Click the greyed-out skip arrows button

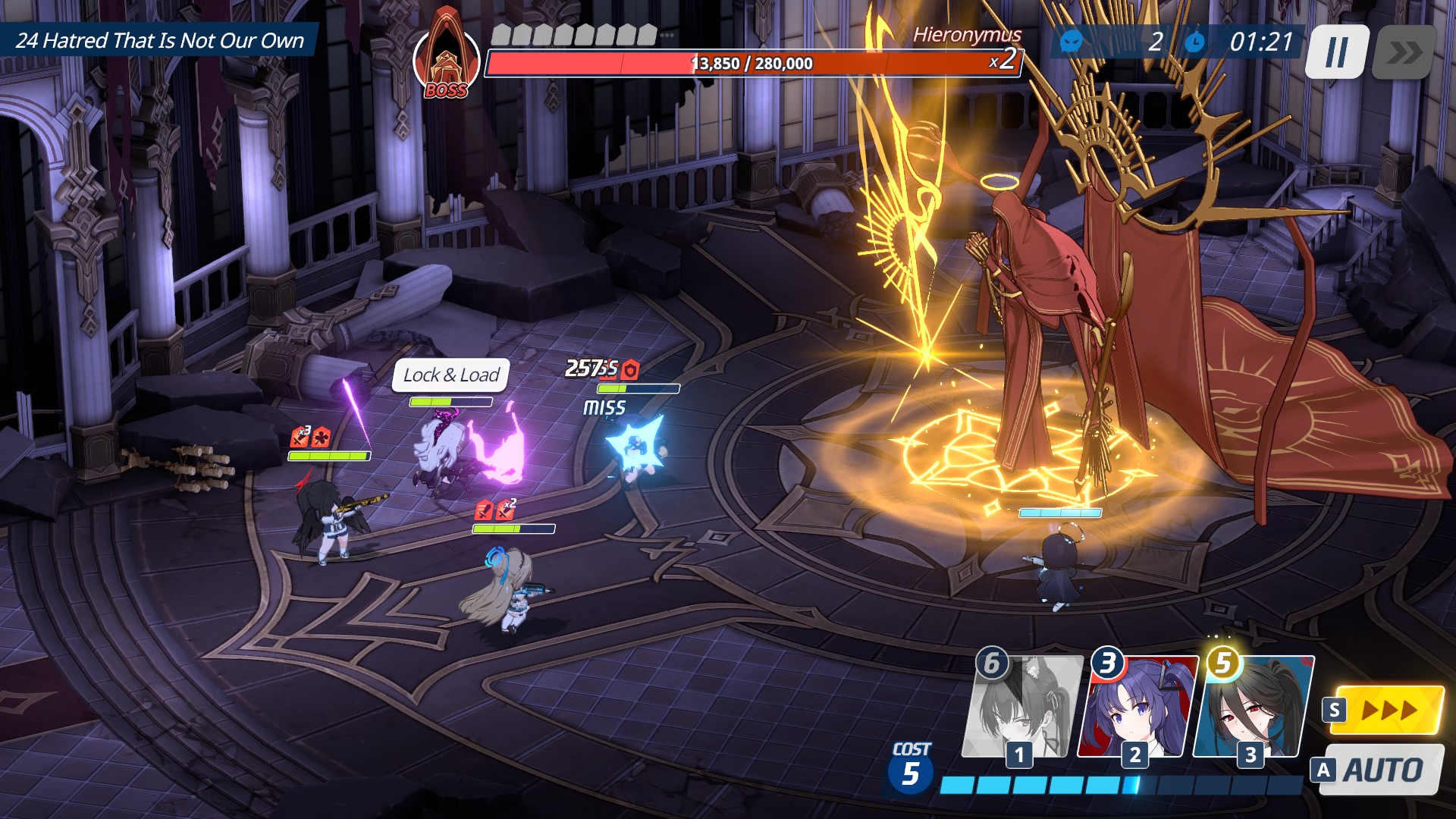1404,52
